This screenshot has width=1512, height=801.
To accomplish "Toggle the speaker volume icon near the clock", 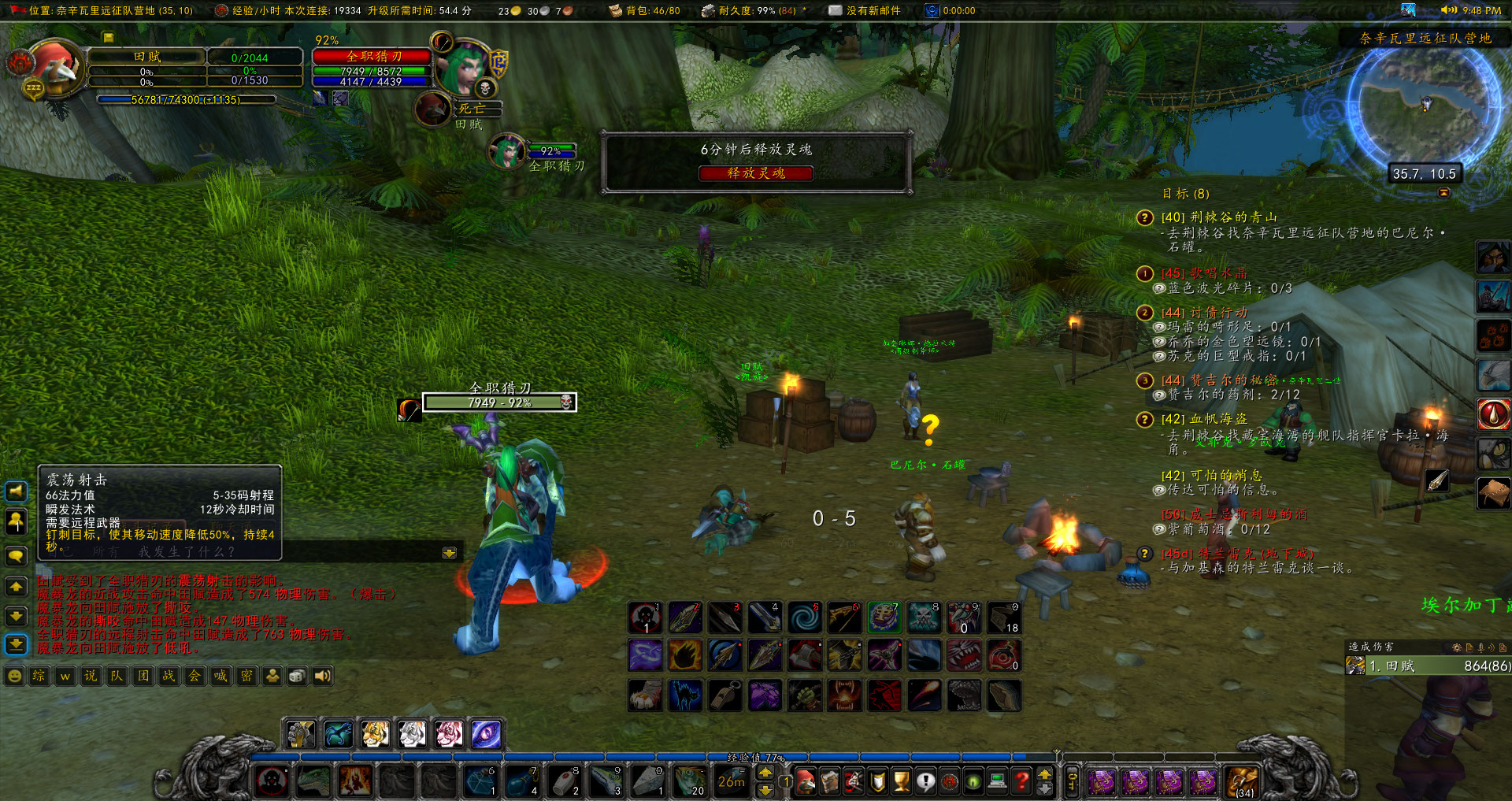I will [1449, 11].
